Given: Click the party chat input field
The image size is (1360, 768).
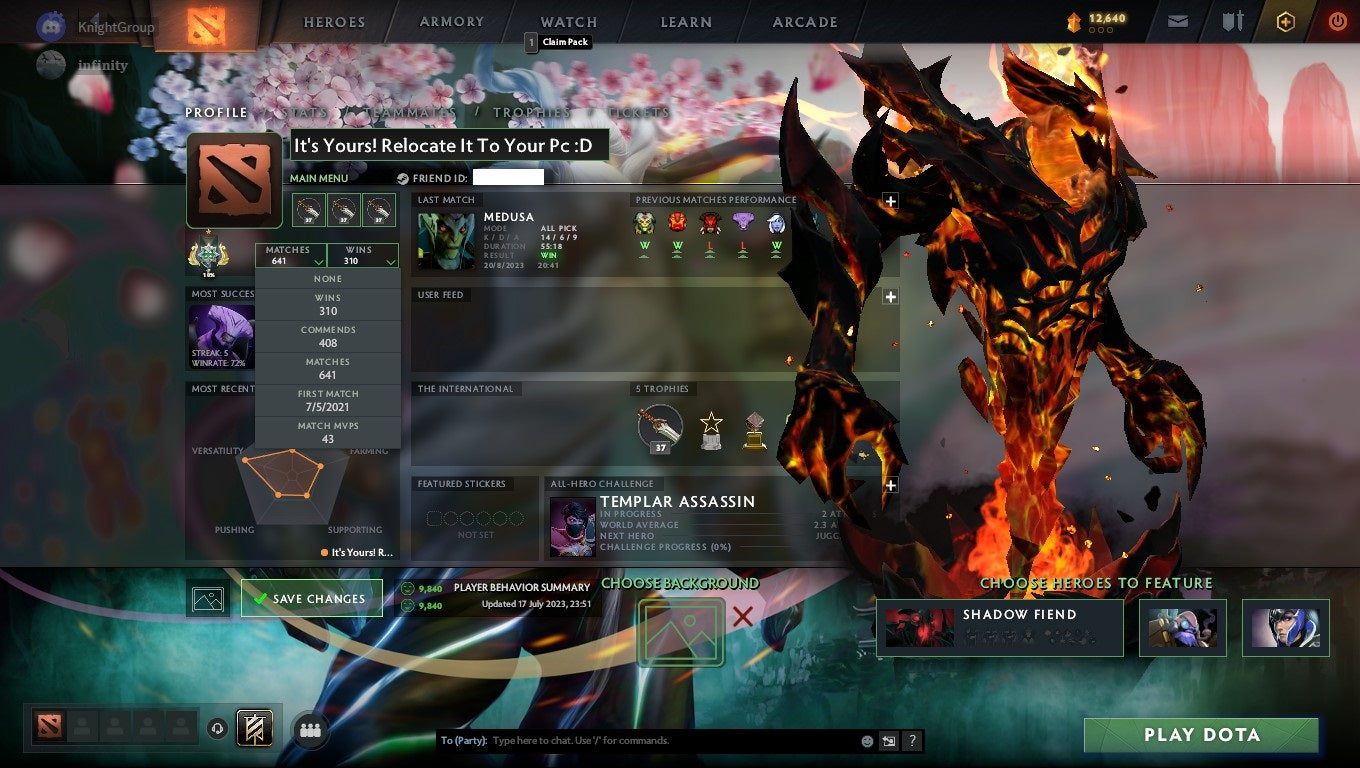Looking at the screenshot, I should click(620, 740).
